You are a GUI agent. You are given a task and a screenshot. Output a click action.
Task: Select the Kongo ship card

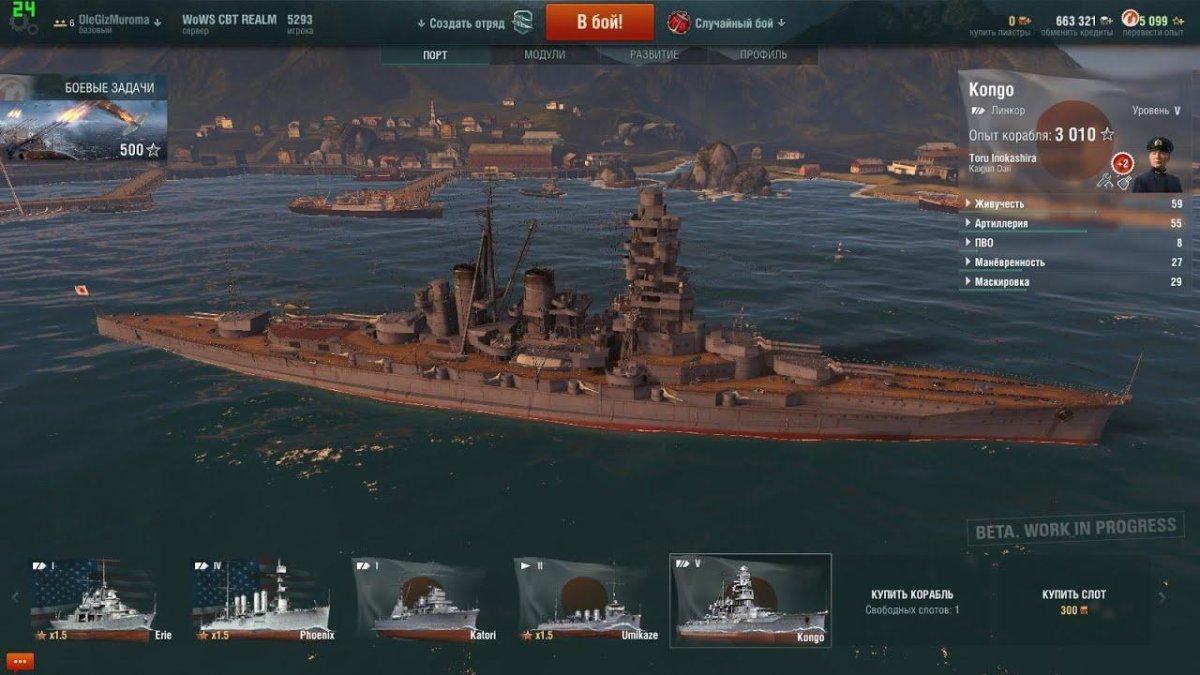(x=750, y=600)
